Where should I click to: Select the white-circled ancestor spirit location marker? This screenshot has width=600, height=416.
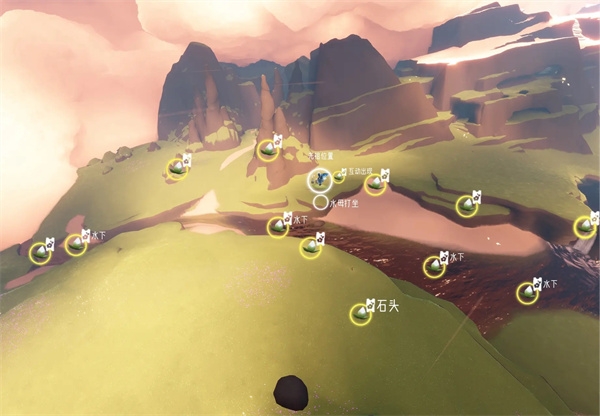coord(320,180)
